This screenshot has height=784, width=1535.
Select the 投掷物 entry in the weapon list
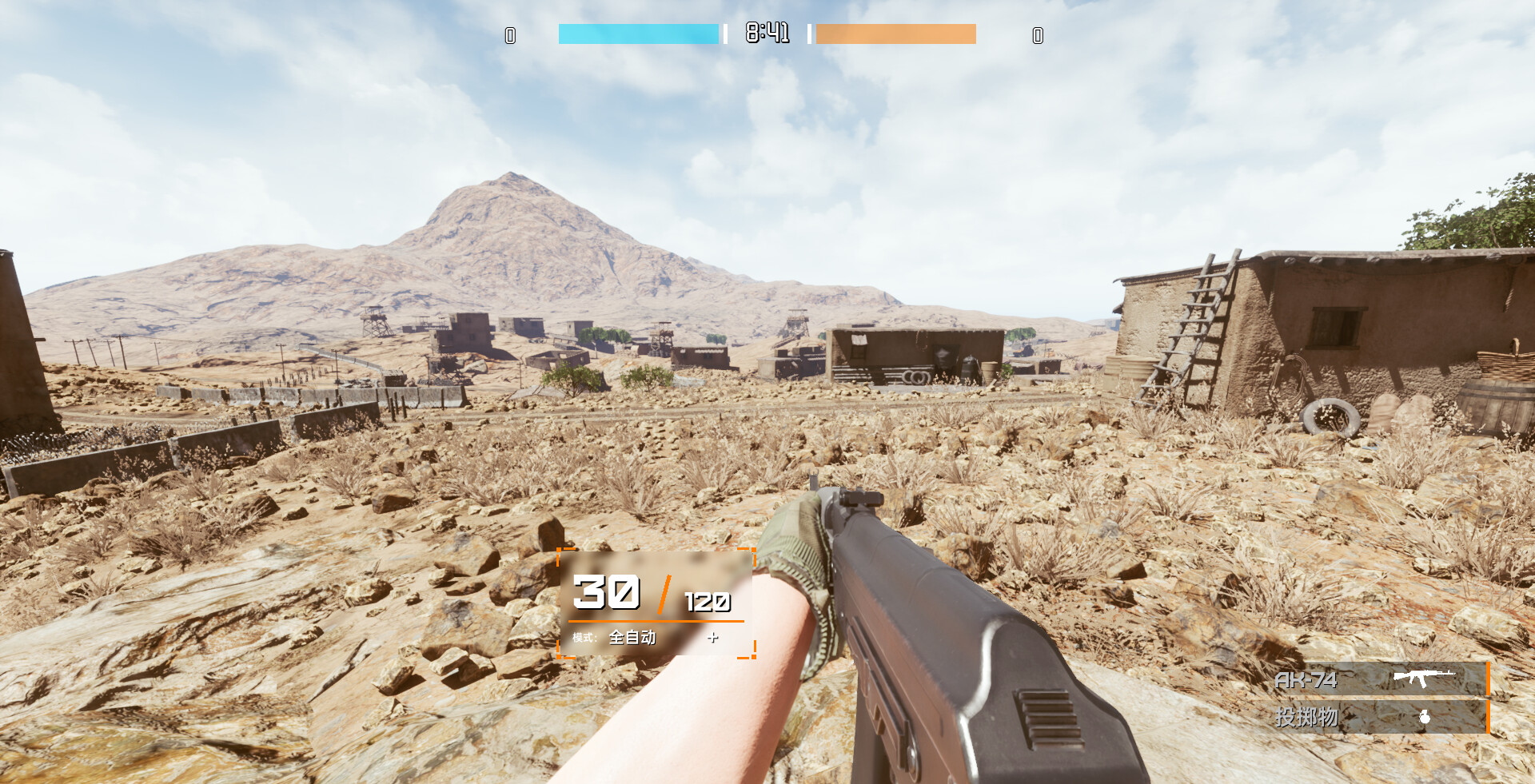point(1306,717)
